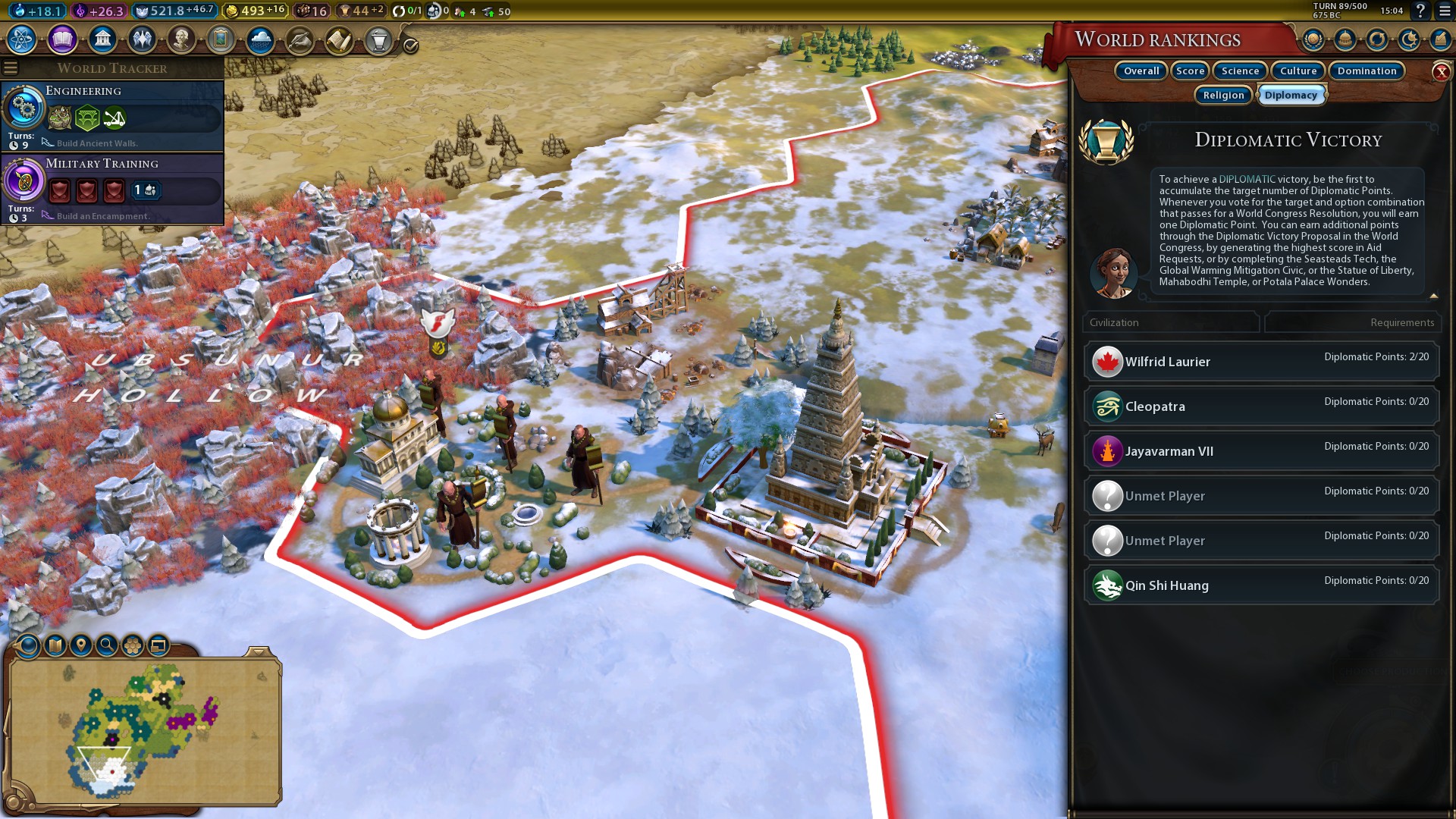1456x819 pixels.
Task: Select the Cleopatra ranking row
Action: click(1261, 406)
